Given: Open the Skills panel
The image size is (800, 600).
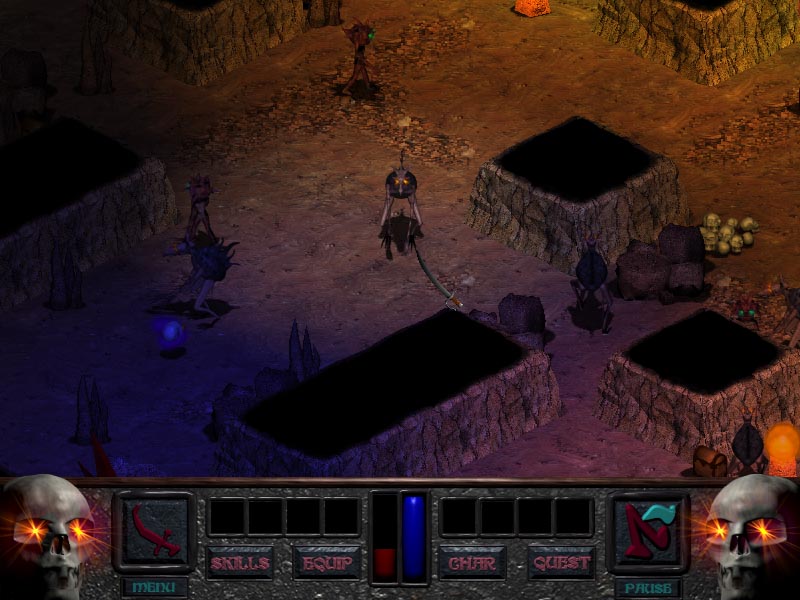Looking at the screenshot, I should coord(240,563).
